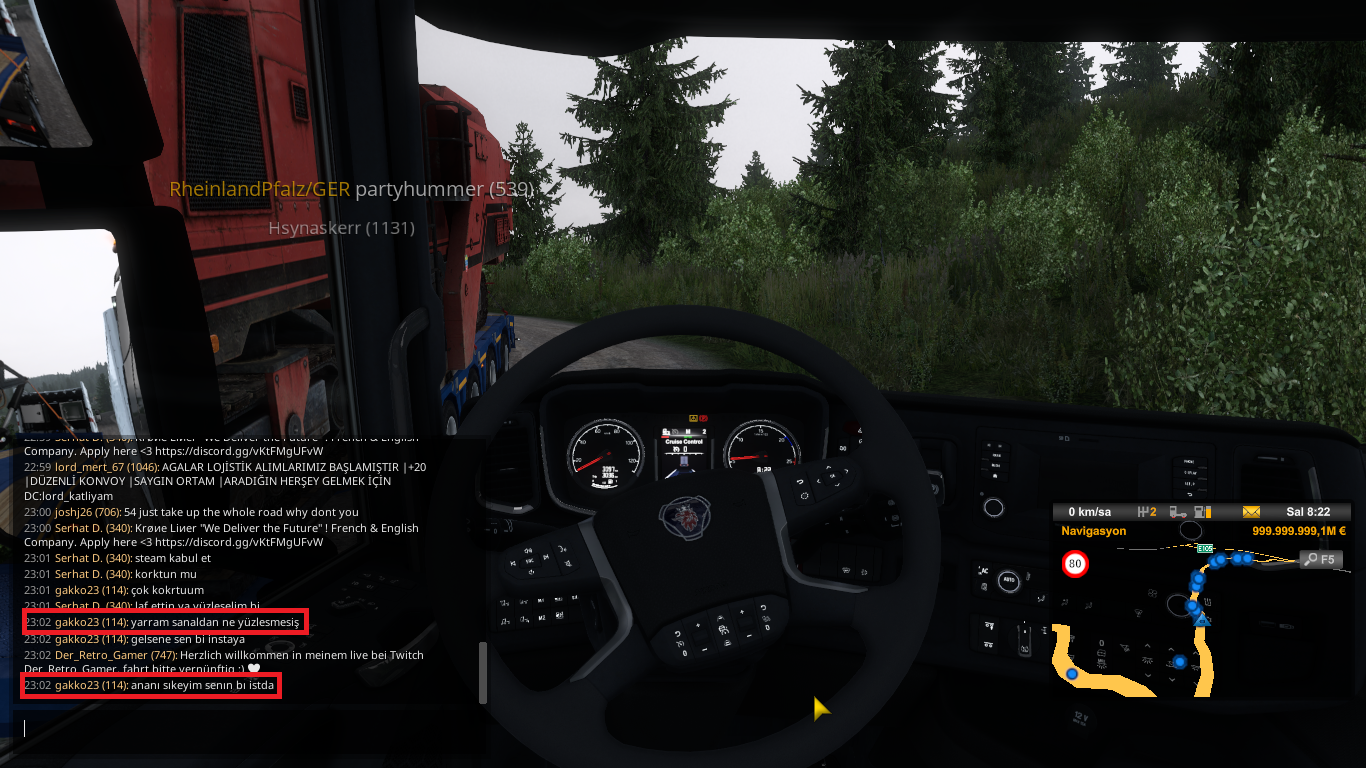Screen dimensions: 1366x768
Task: Open the envelope mail icon
Action: click(1251, 512)
